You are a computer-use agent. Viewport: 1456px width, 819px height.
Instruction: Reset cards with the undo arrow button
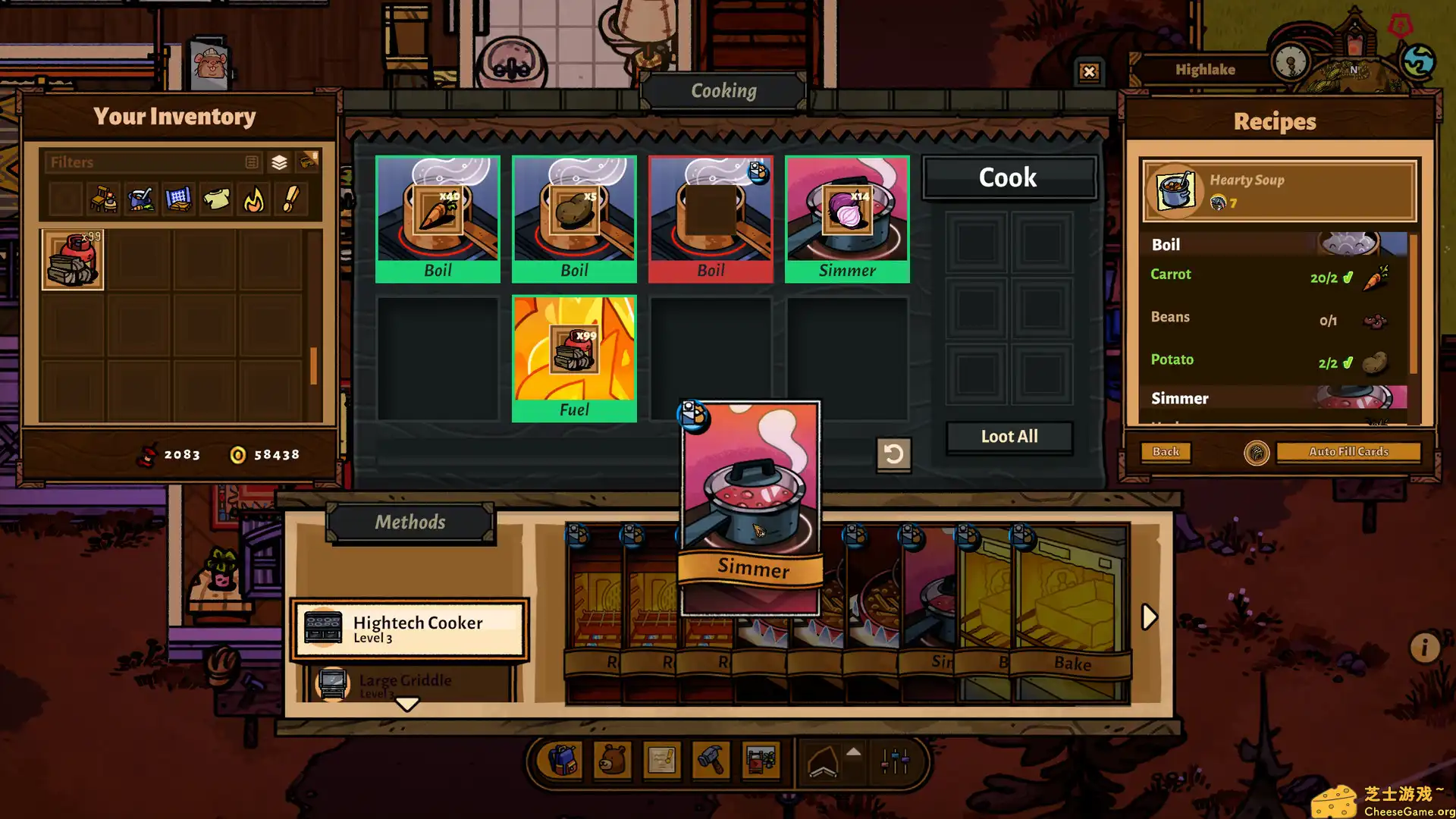pyautogui.click(x=893, y=454)
